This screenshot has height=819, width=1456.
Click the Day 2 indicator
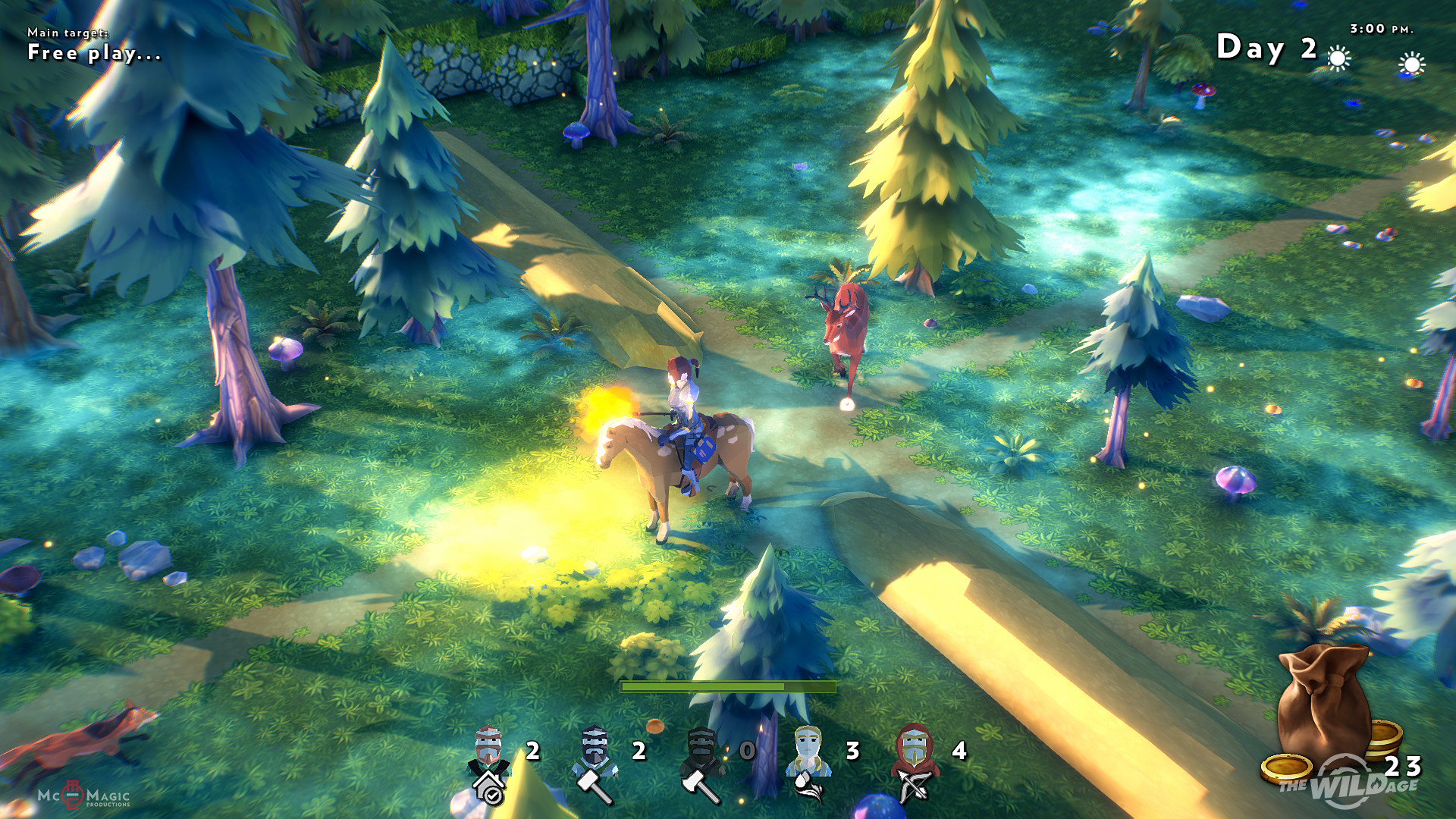(x=1266, y=48)
